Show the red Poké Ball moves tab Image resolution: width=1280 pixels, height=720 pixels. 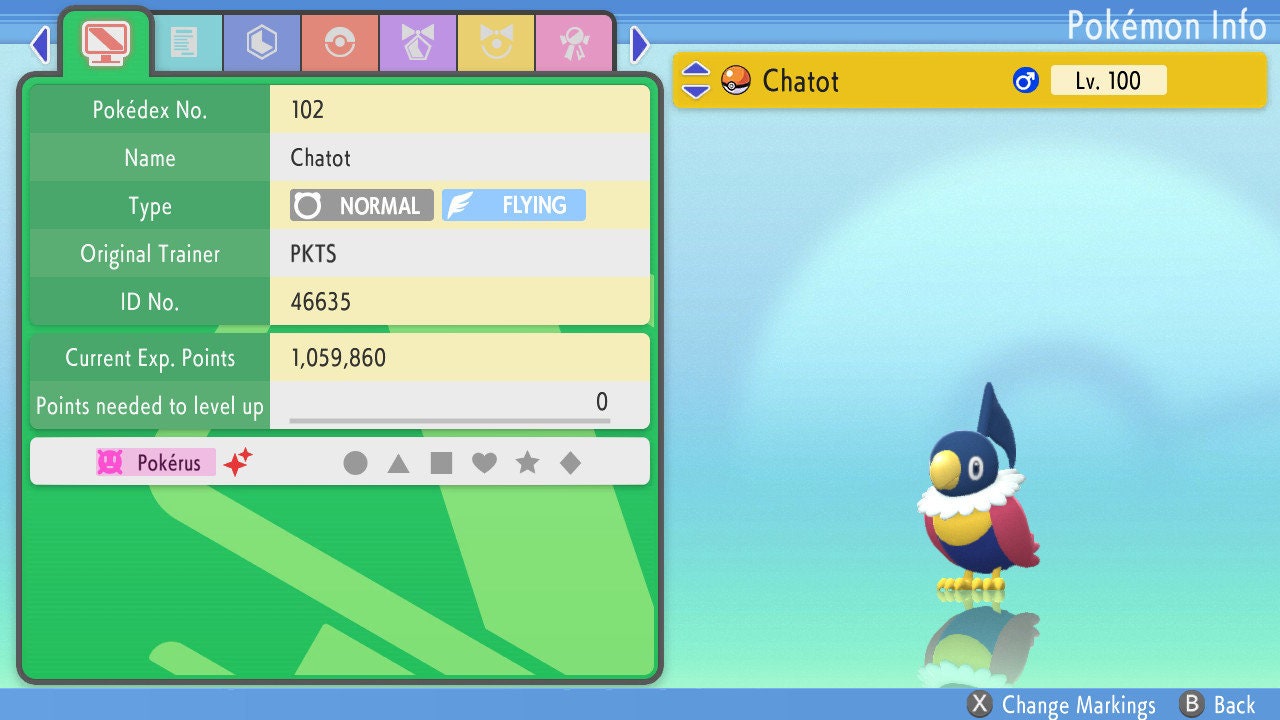[340, 43]
